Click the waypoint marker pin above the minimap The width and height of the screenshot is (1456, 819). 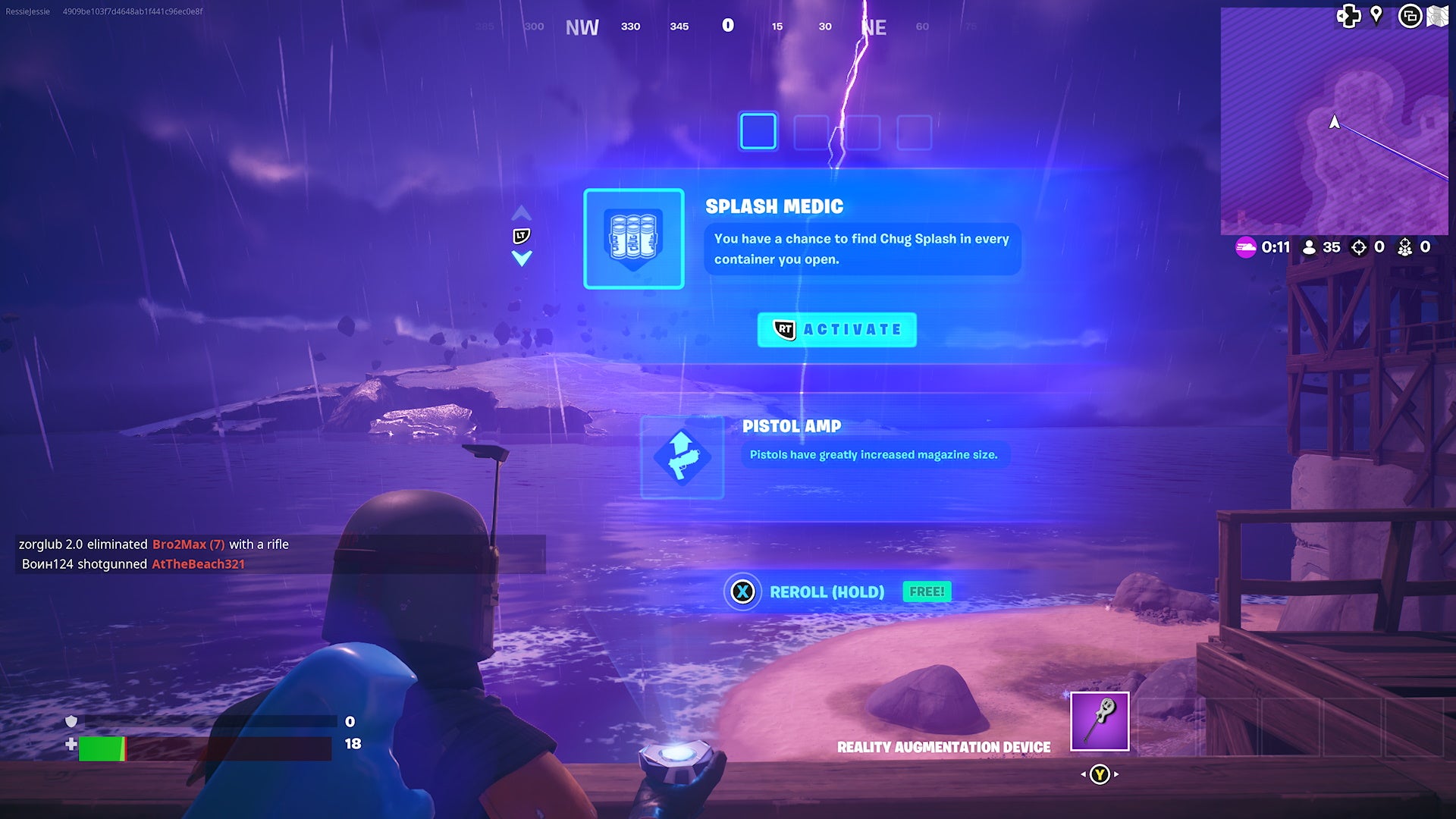click(x=1376, y=16)
